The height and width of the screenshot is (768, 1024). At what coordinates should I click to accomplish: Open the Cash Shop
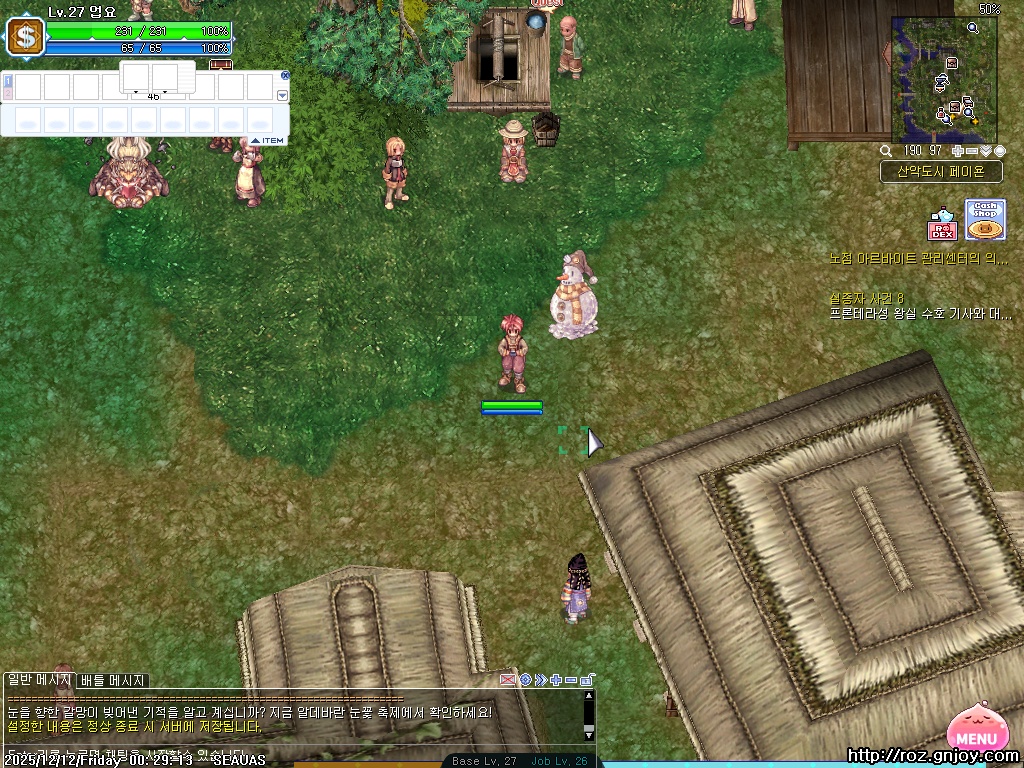click(985, 219)
